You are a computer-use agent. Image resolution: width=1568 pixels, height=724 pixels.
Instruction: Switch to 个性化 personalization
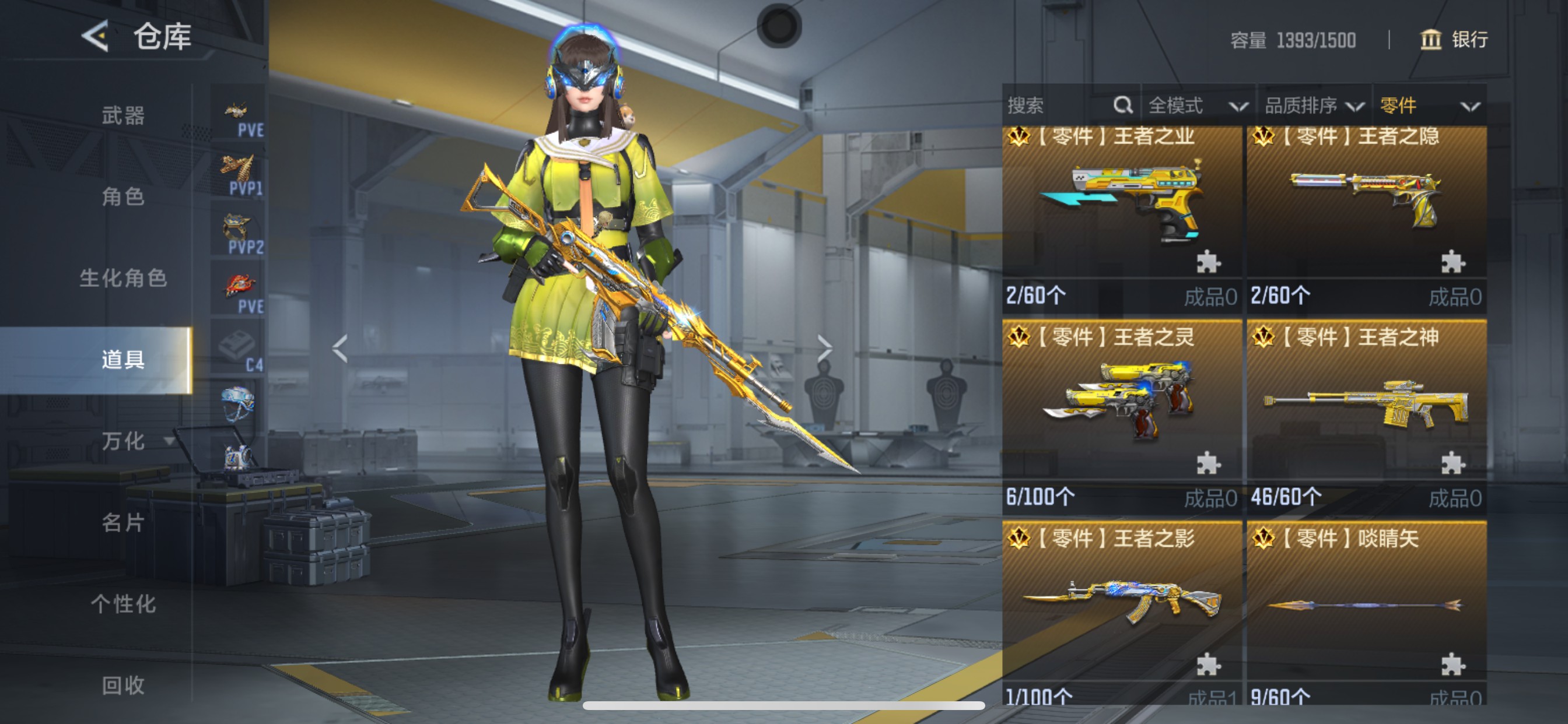123,604
